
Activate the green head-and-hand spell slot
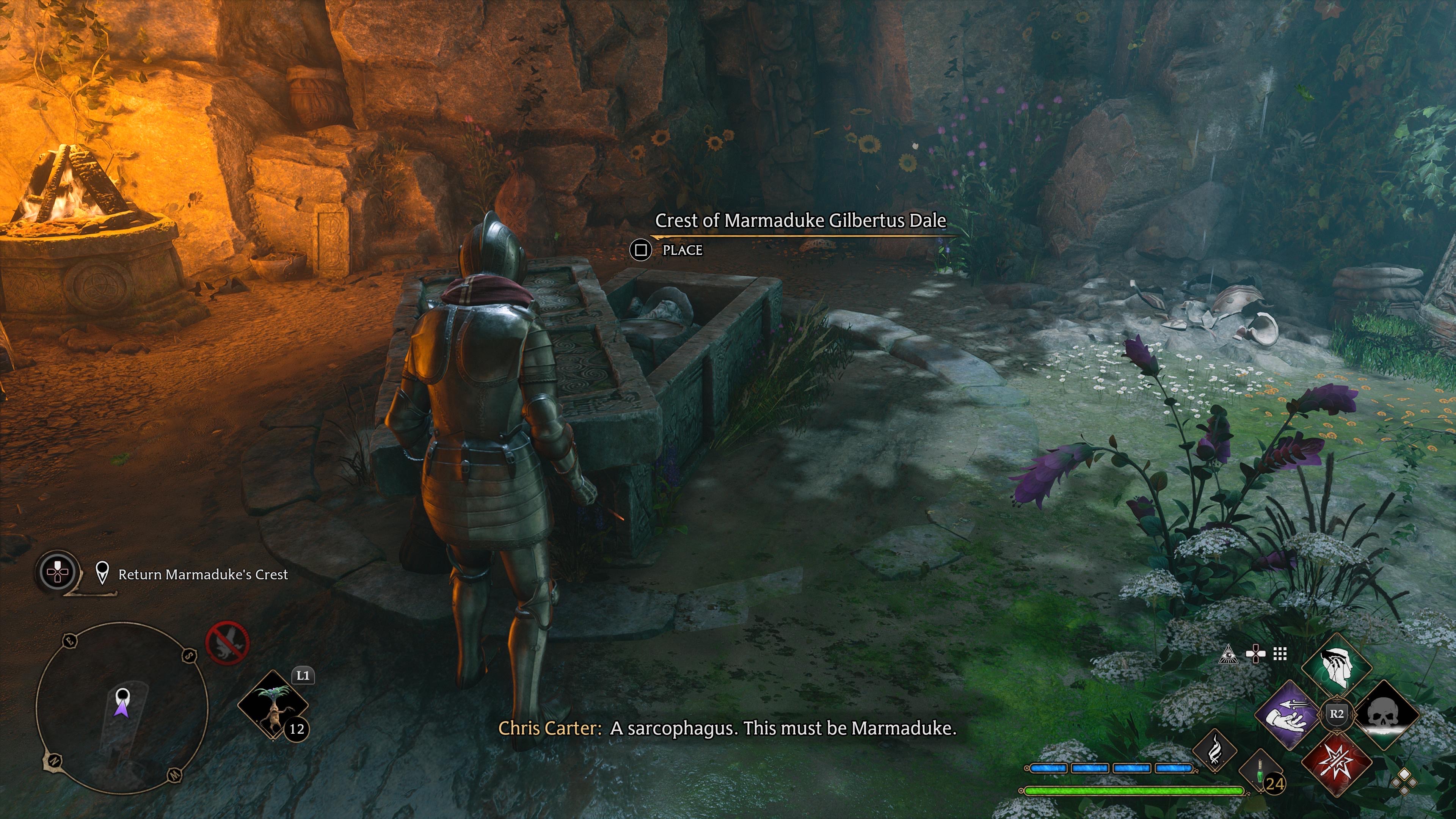tap(1337, 668)
